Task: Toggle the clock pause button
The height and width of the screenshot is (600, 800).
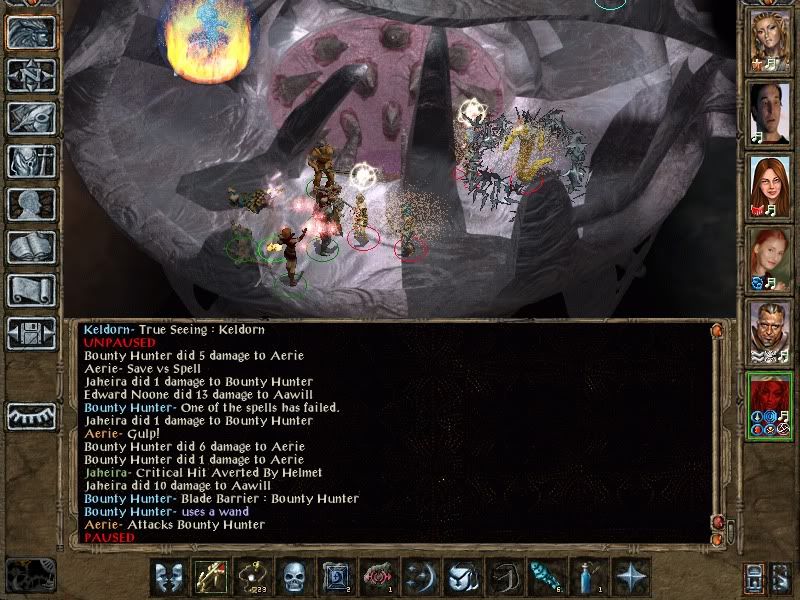Action: point(30,574)
